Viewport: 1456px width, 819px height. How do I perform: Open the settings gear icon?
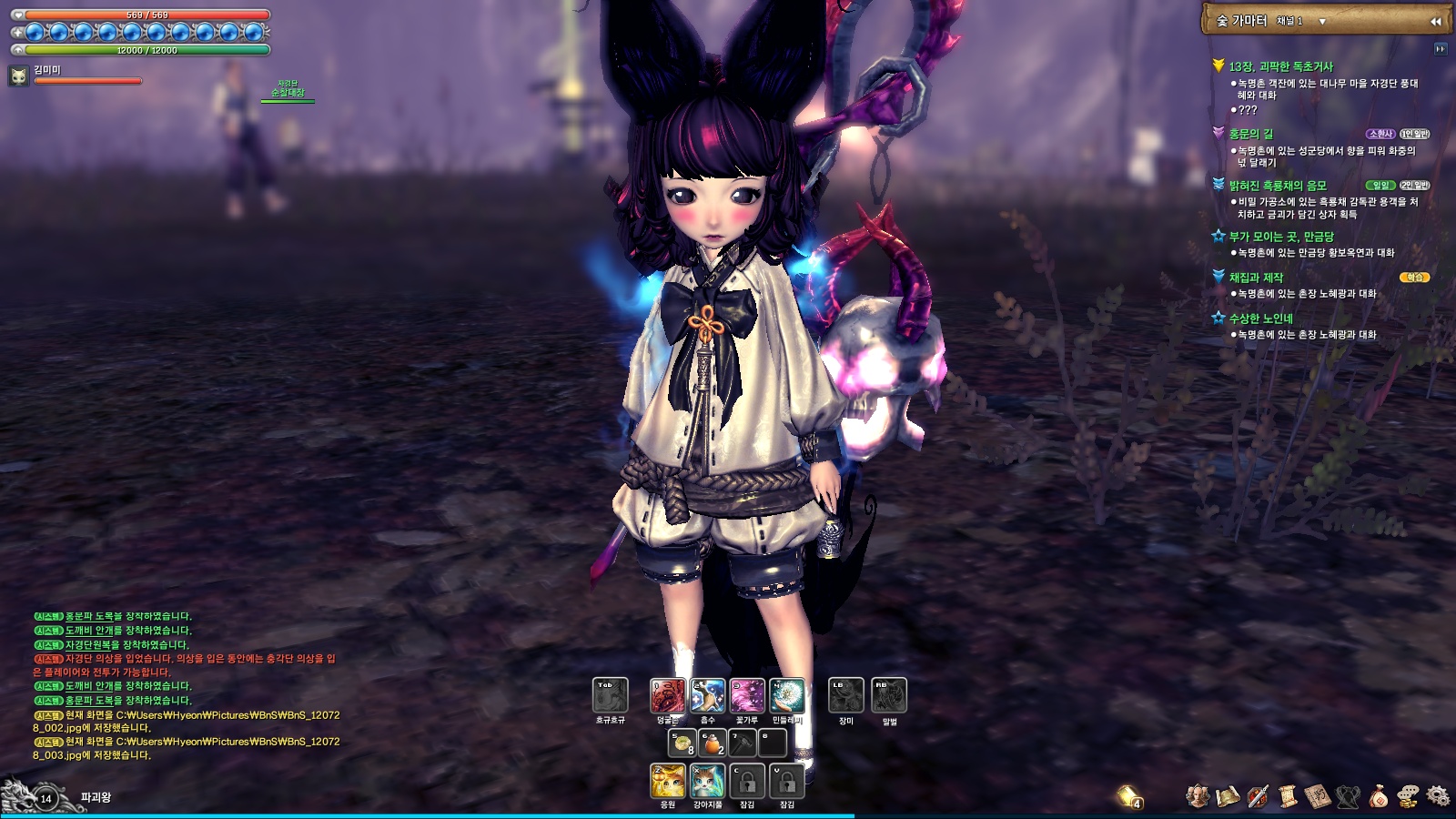point(1441,795)
